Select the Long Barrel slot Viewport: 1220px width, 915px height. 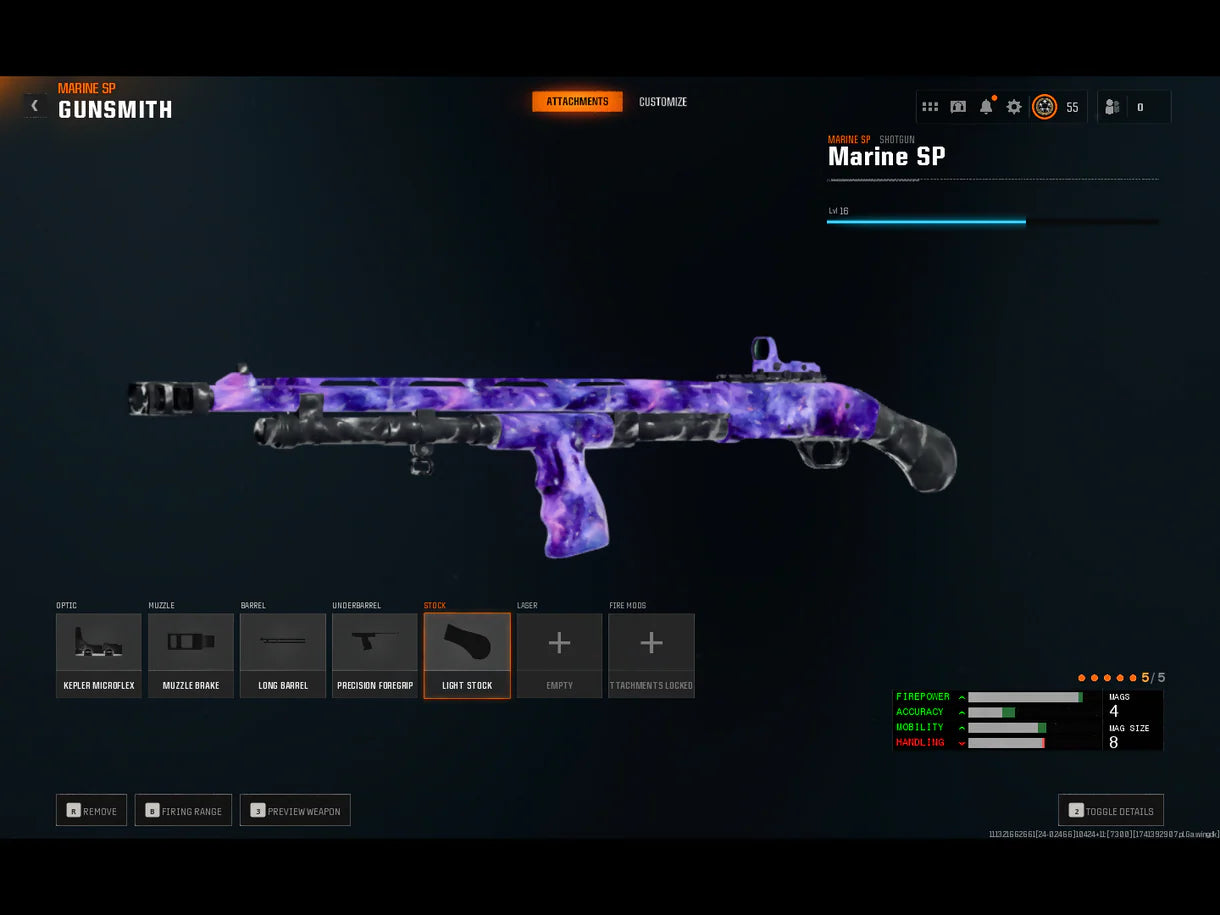click(x=283, y=655)
